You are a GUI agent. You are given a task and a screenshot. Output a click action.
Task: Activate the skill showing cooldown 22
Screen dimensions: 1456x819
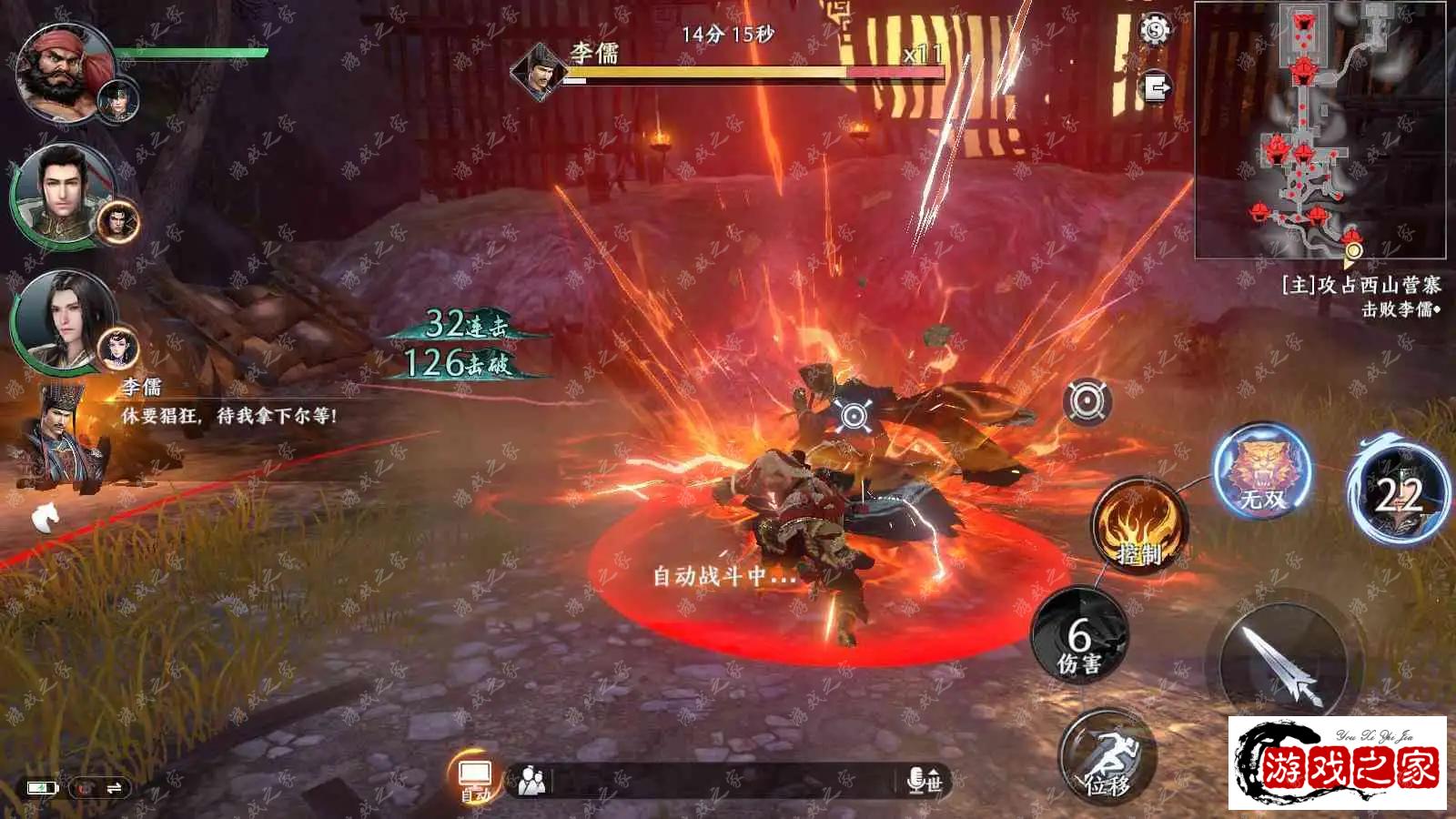1400,492
